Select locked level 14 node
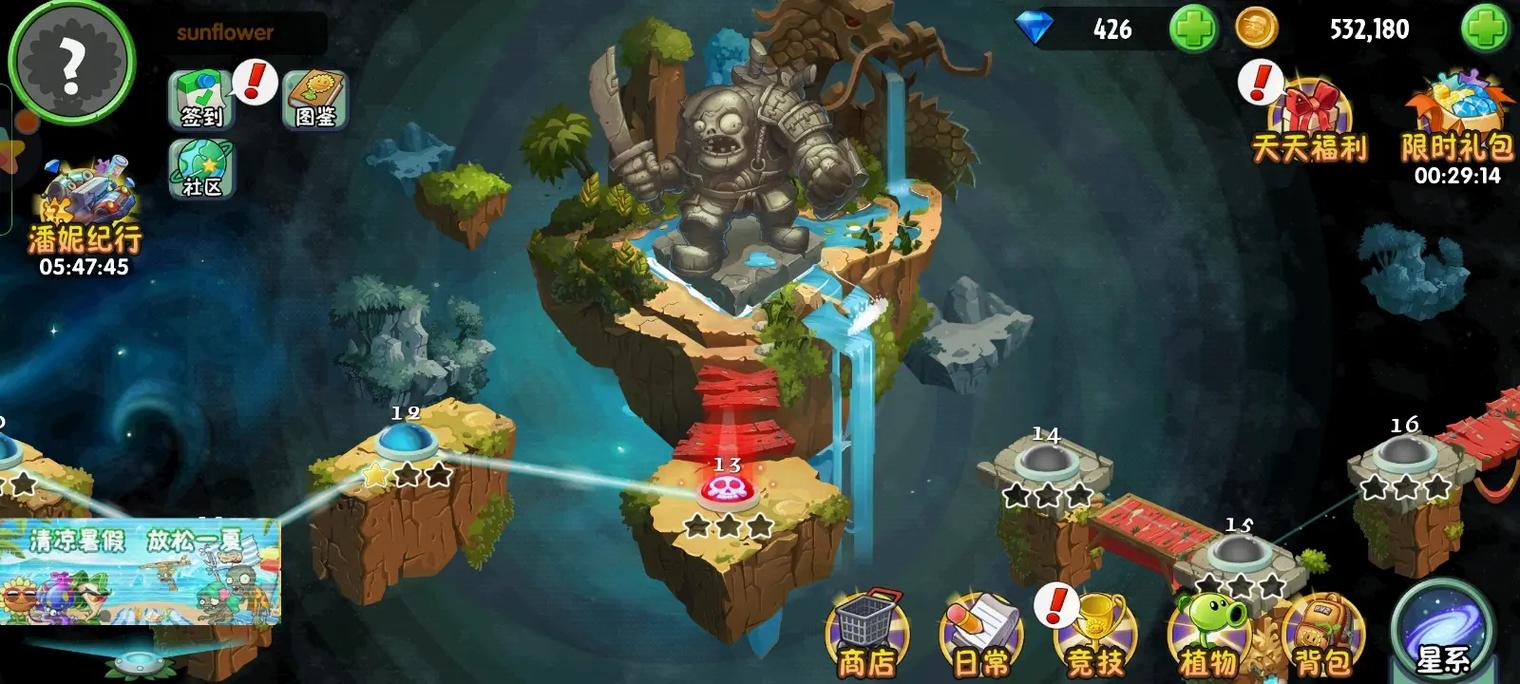The width and height of the screenshot is (1520, 684). click(1046, 460)
